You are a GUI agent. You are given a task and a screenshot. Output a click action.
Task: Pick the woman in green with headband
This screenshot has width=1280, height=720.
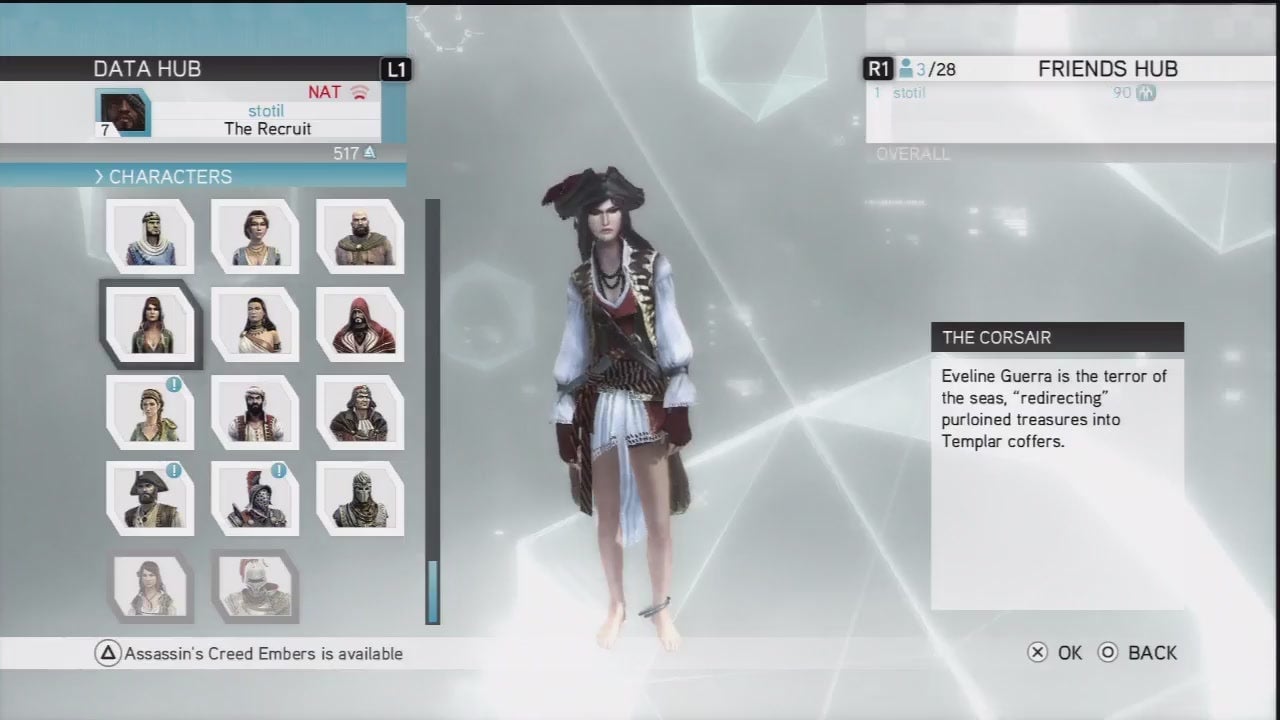click(150, 412)
